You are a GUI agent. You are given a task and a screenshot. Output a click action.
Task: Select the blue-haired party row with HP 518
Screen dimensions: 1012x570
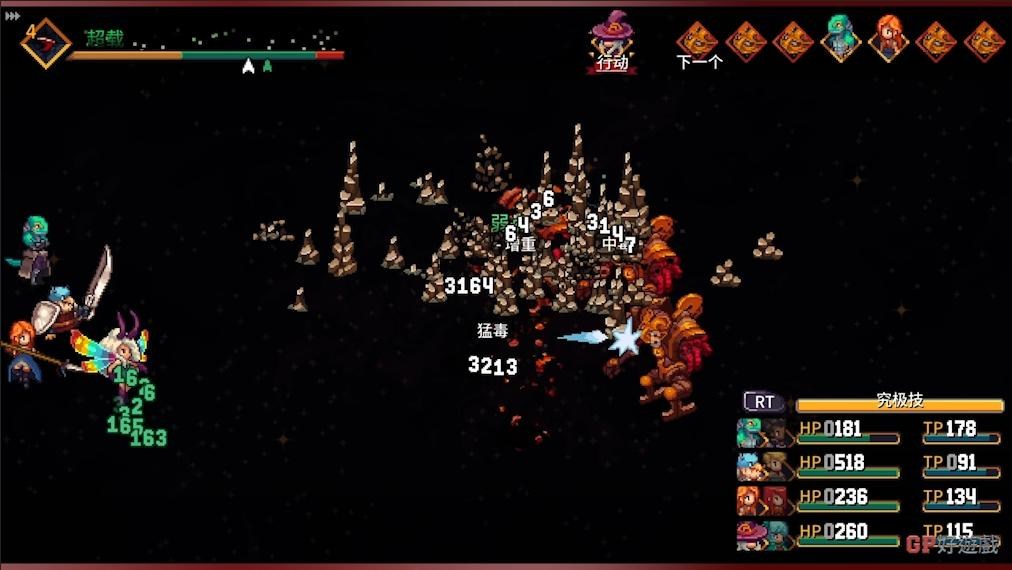[x=868, y=465]
